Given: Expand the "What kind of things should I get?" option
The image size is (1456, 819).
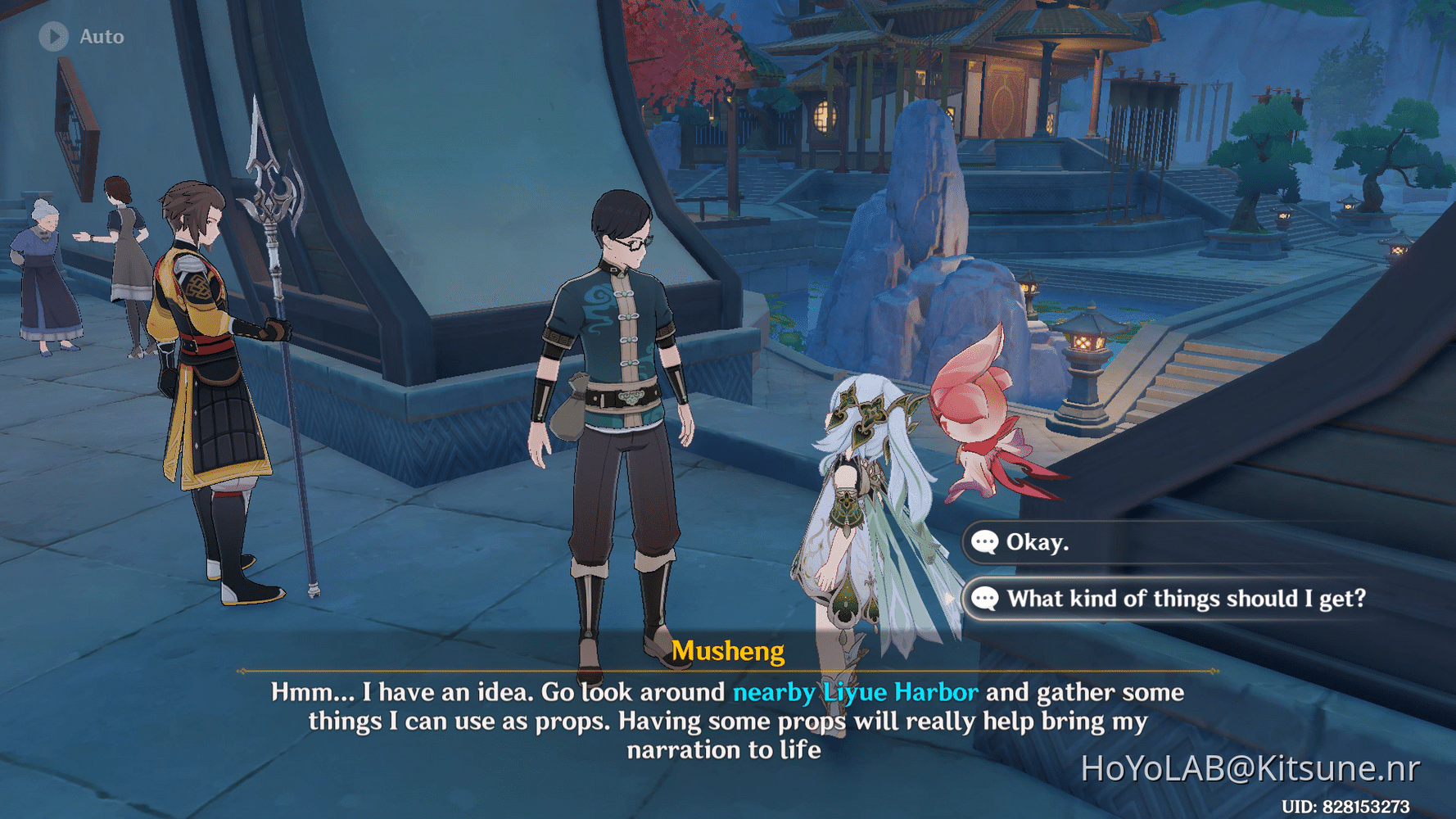Looking at the screenshot, I should tap(1187, 599).
